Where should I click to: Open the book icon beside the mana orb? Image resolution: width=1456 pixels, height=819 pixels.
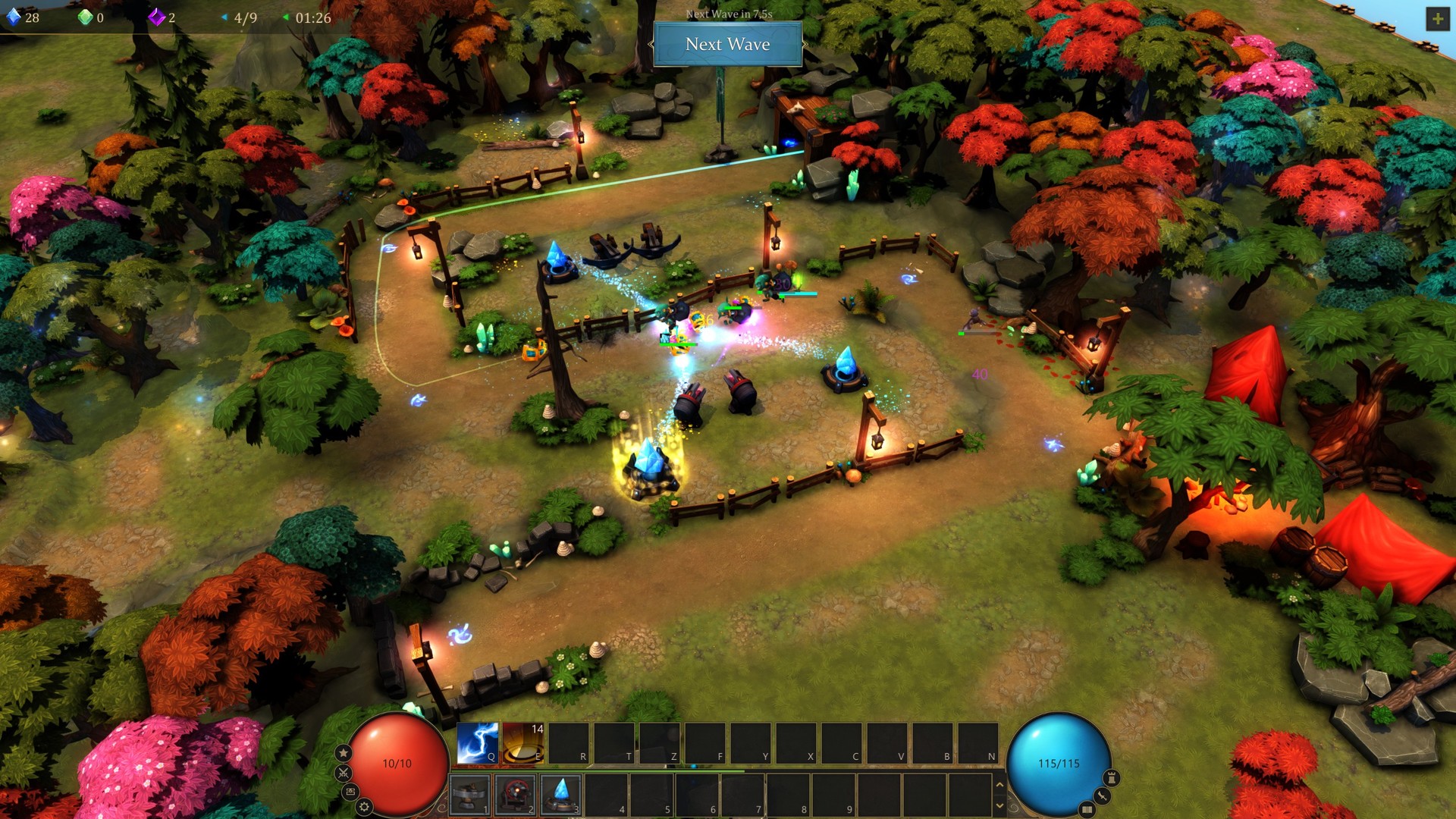1089,808
